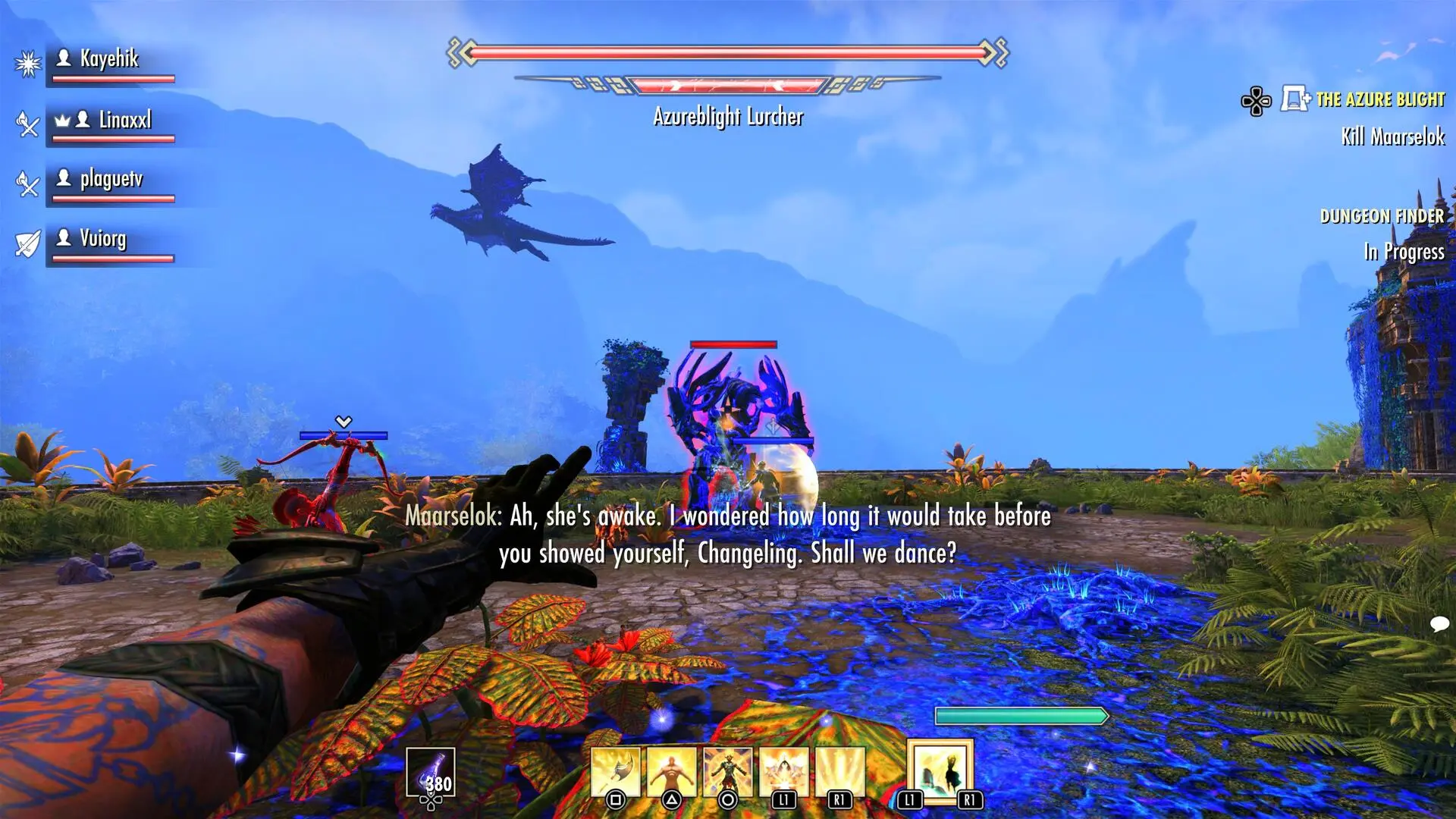1456x819 pixels.
Task: Select the star icon beside Kayehik
Action: (27, 63)
